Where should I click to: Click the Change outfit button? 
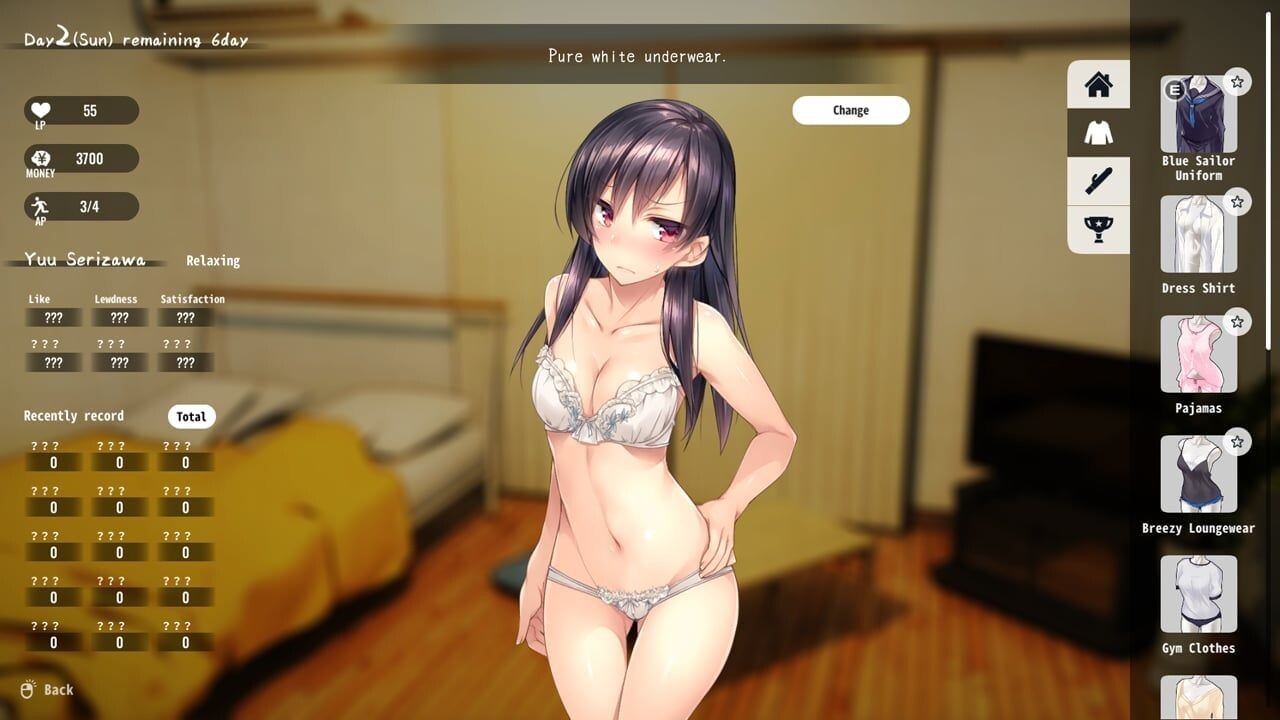(850, 110)
